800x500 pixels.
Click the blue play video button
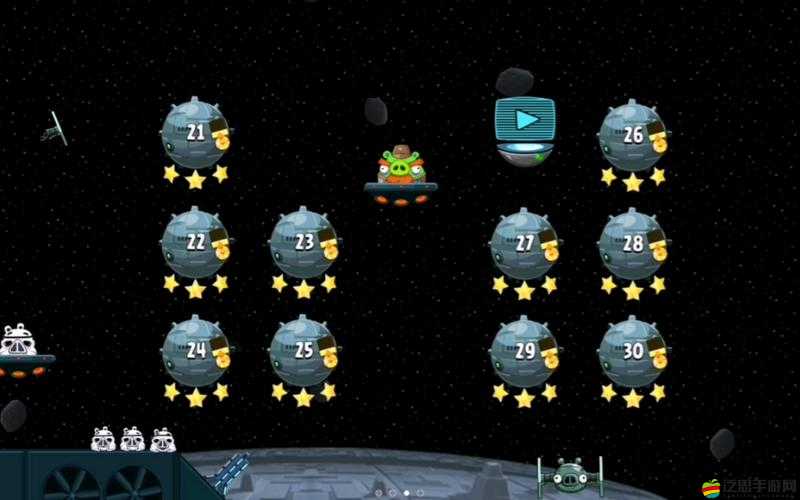coord(525,122)
